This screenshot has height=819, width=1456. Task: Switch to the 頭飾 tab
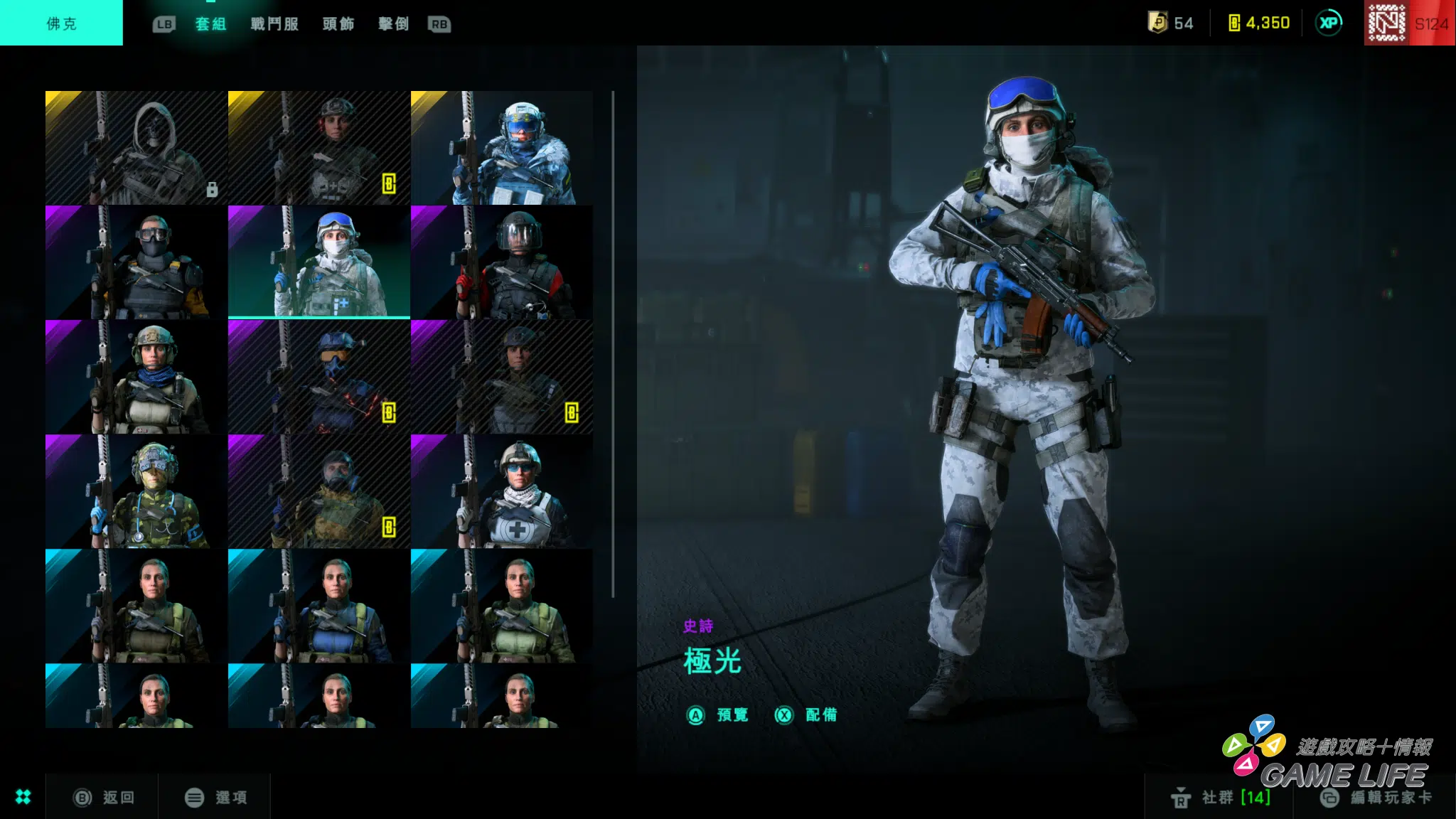[338, 24]
